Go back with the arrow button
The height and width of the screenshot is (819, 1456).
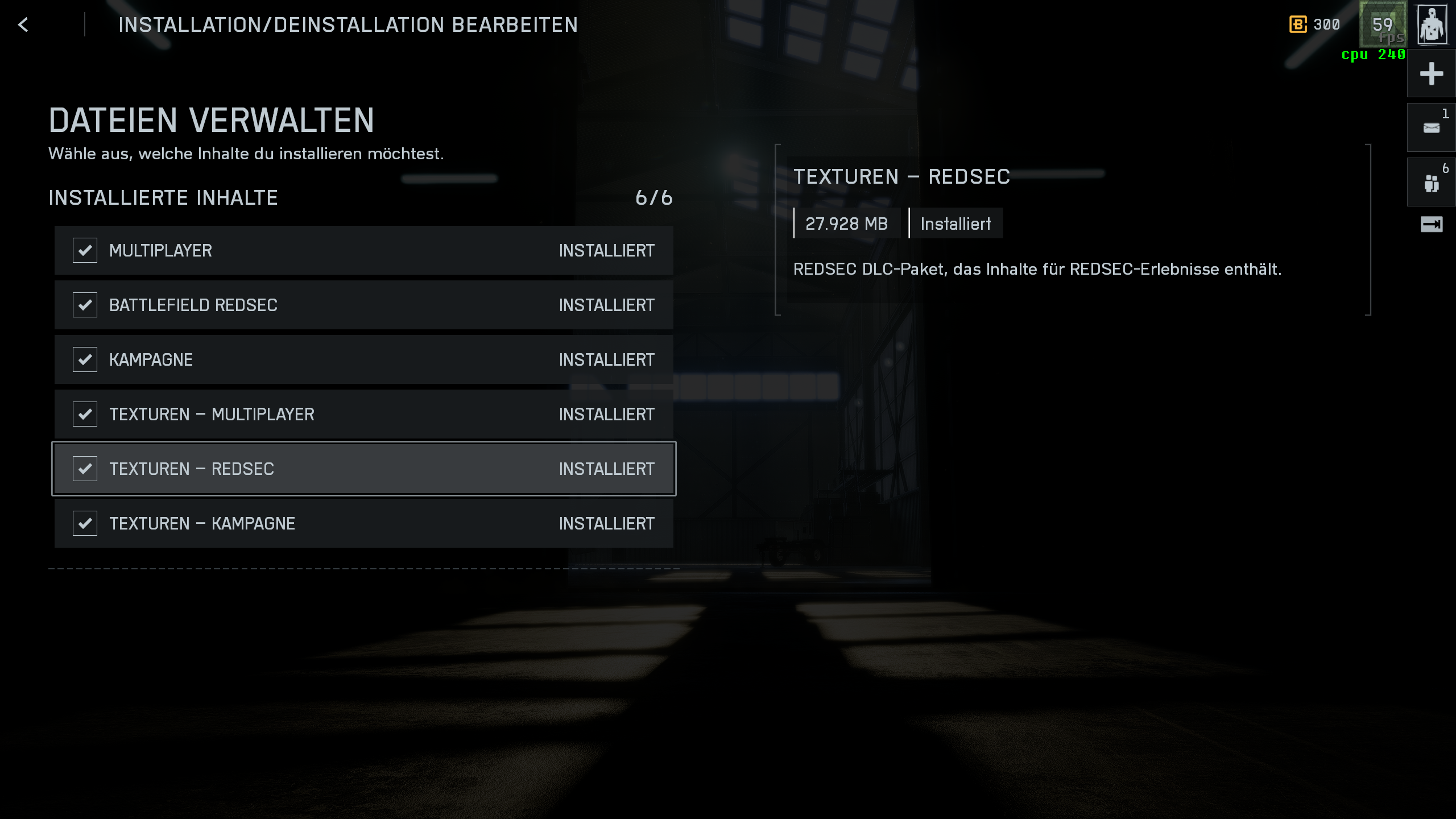[23, 24]
